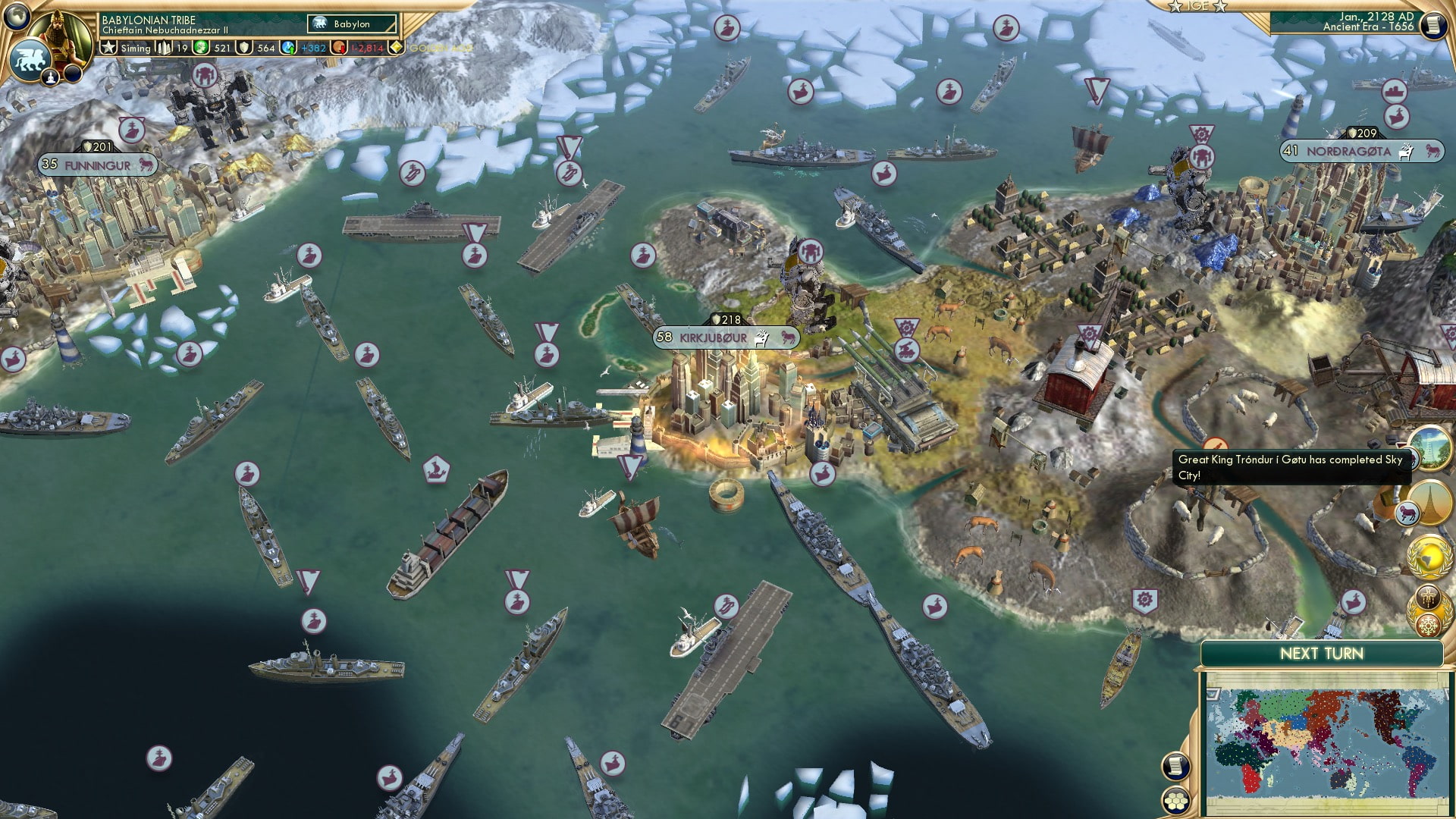Toggle the globe view icon at top left

16,17
